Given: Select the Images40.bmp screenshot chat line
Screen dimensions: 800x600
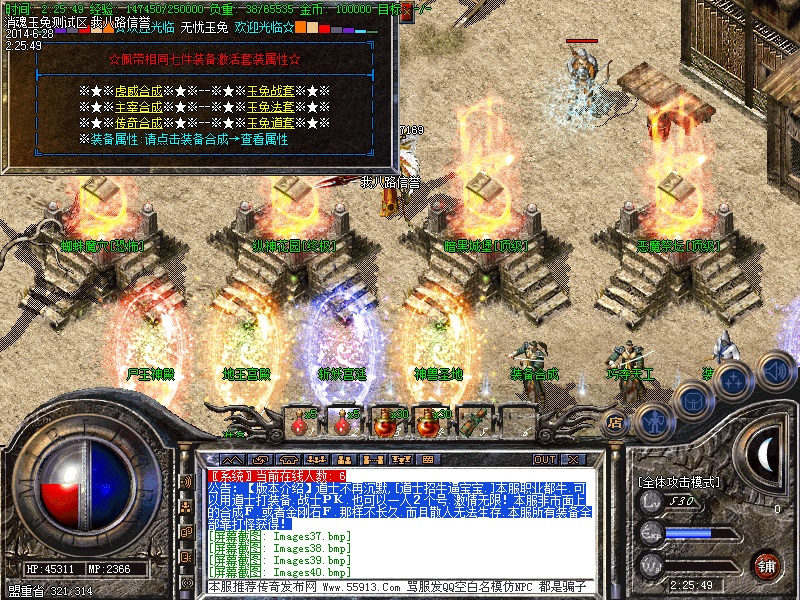Looking at the screenshot, I should point(282,571).
